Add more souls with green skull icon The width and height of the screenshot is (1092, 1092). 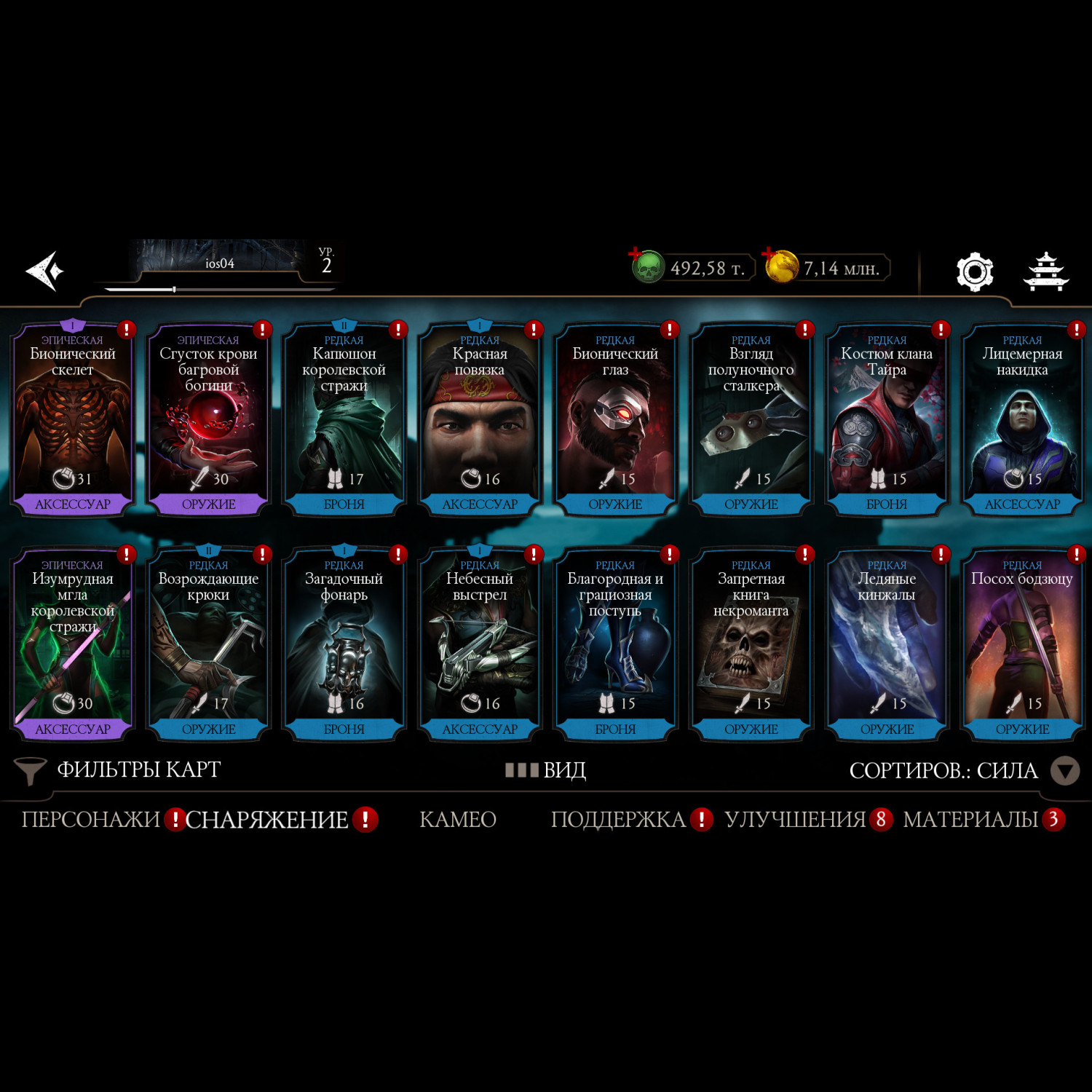pyautogui.click(x=646, y=266)
